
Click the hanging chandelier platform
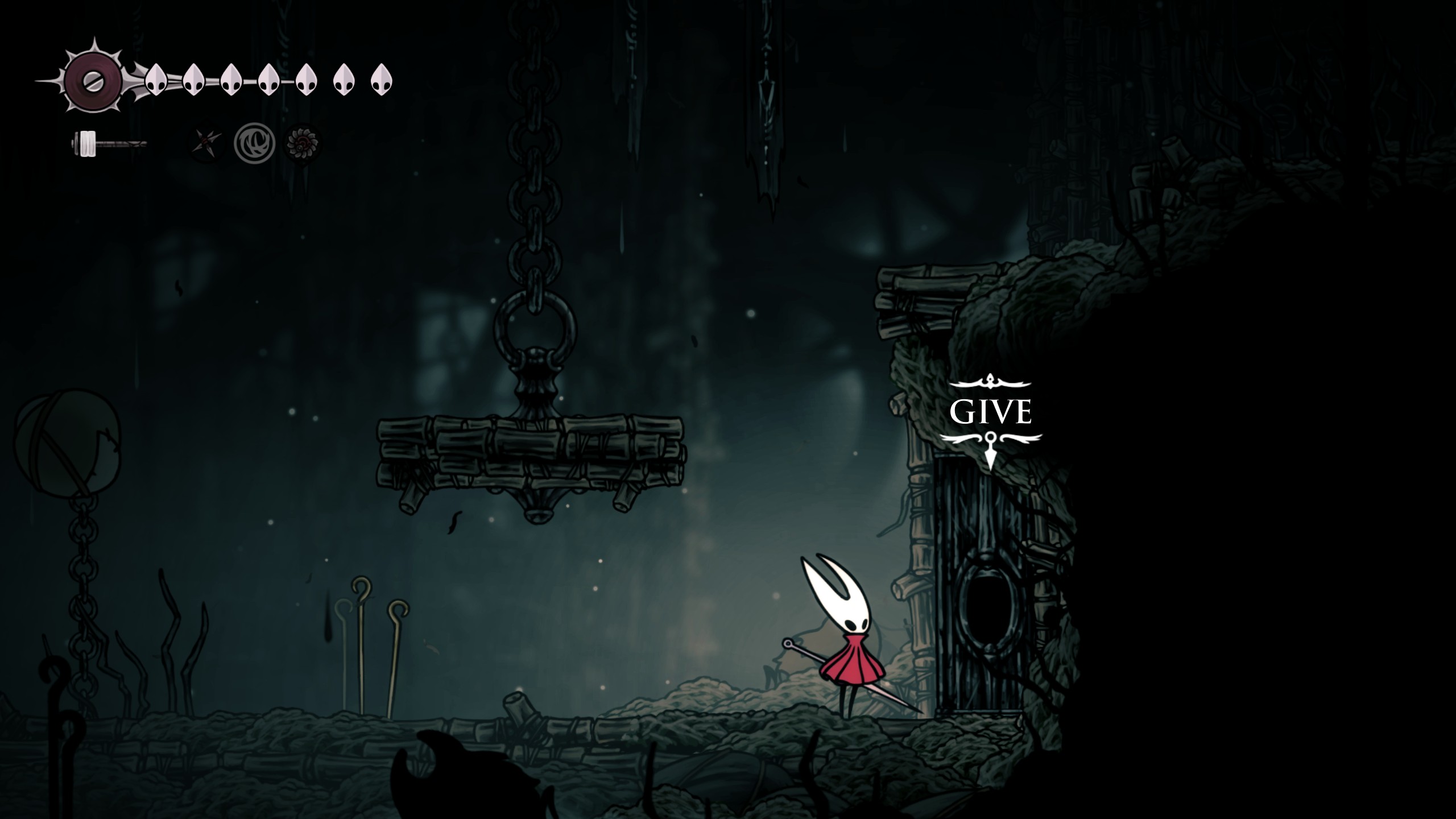click(535, 455)
